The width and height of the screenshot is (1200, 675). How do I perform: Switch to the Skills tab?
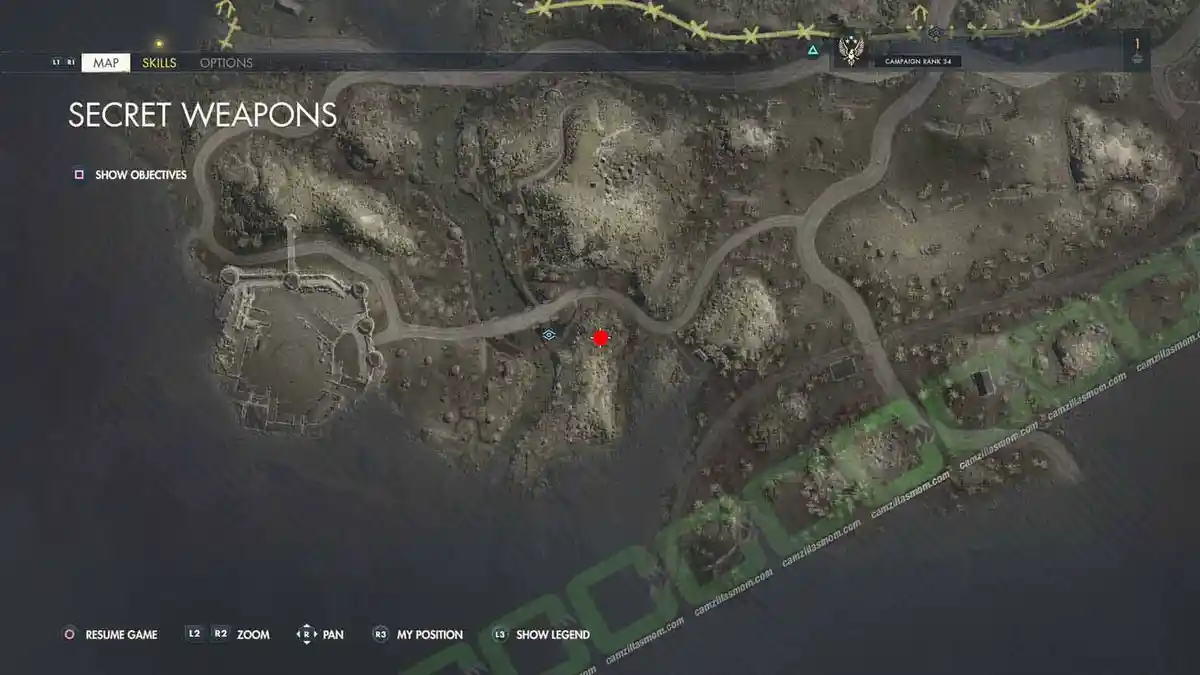point(159,63)
